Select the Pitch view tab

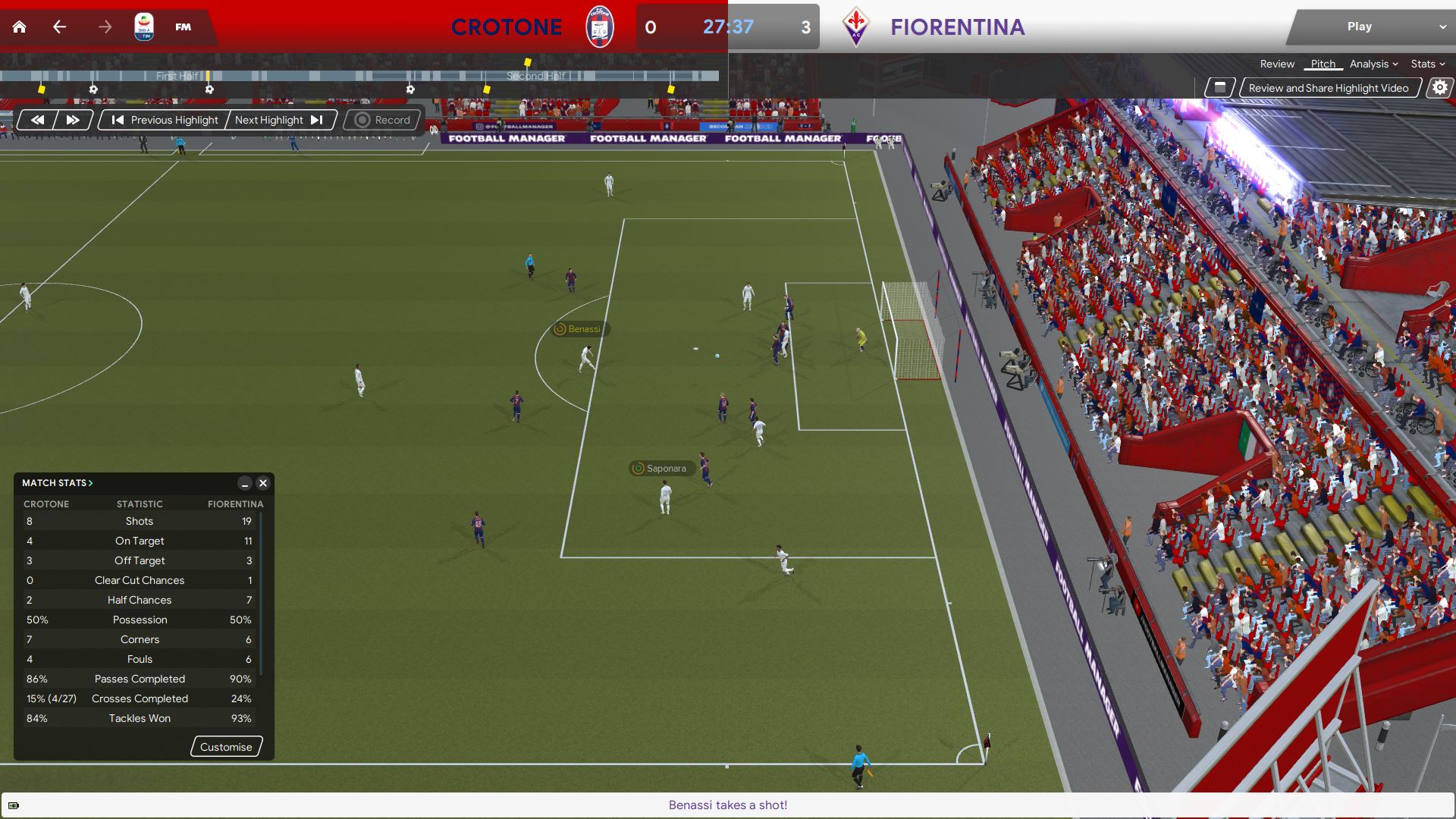point(1323,64)
